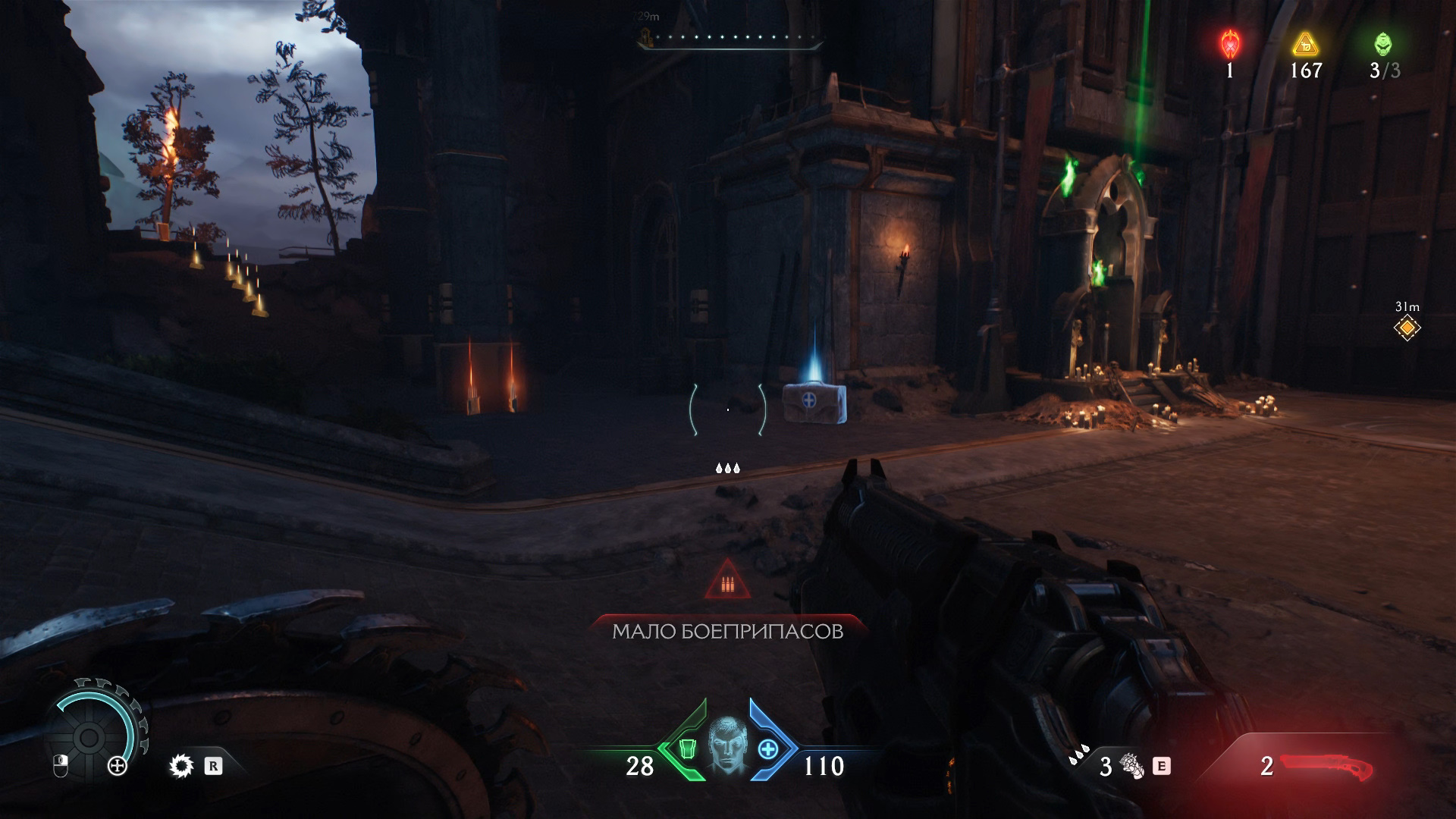Click the red low ammo warning triangle
Image resolution: width=1456 pixels, height=819 pixels.
point(727,582)
